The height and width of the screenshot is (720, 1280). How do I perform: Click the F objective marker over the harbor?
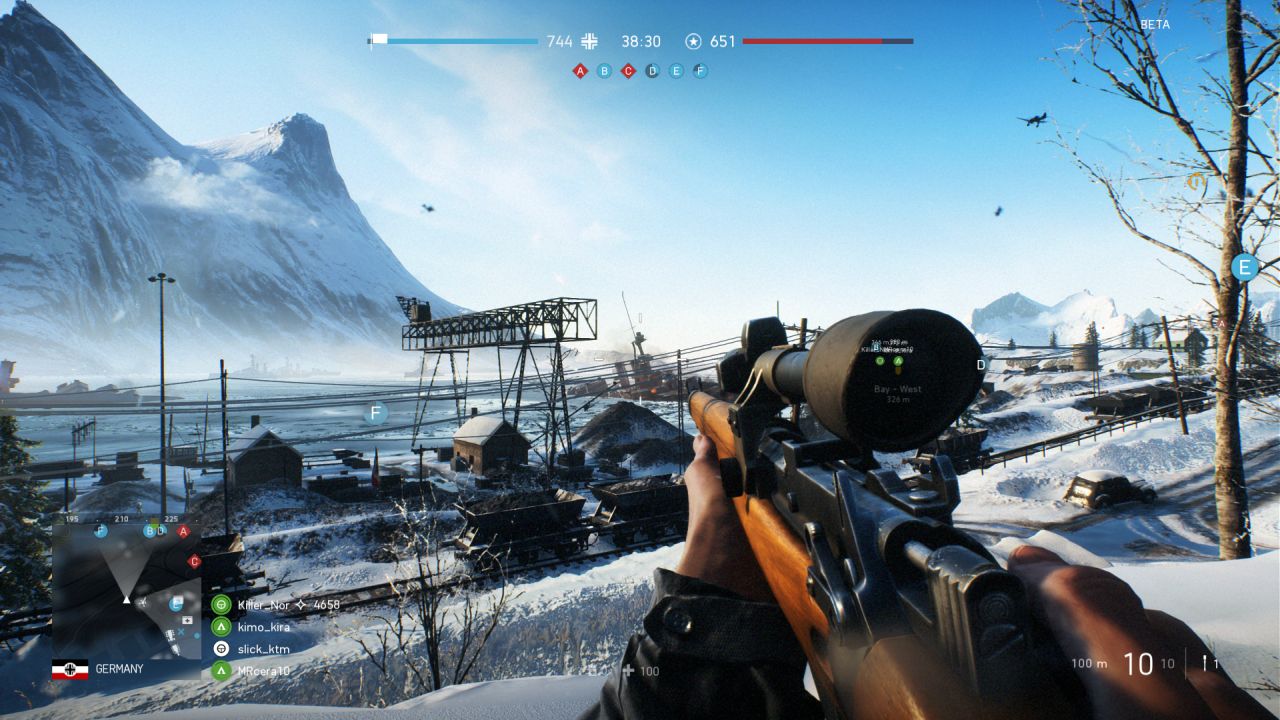tap(376, 412)
